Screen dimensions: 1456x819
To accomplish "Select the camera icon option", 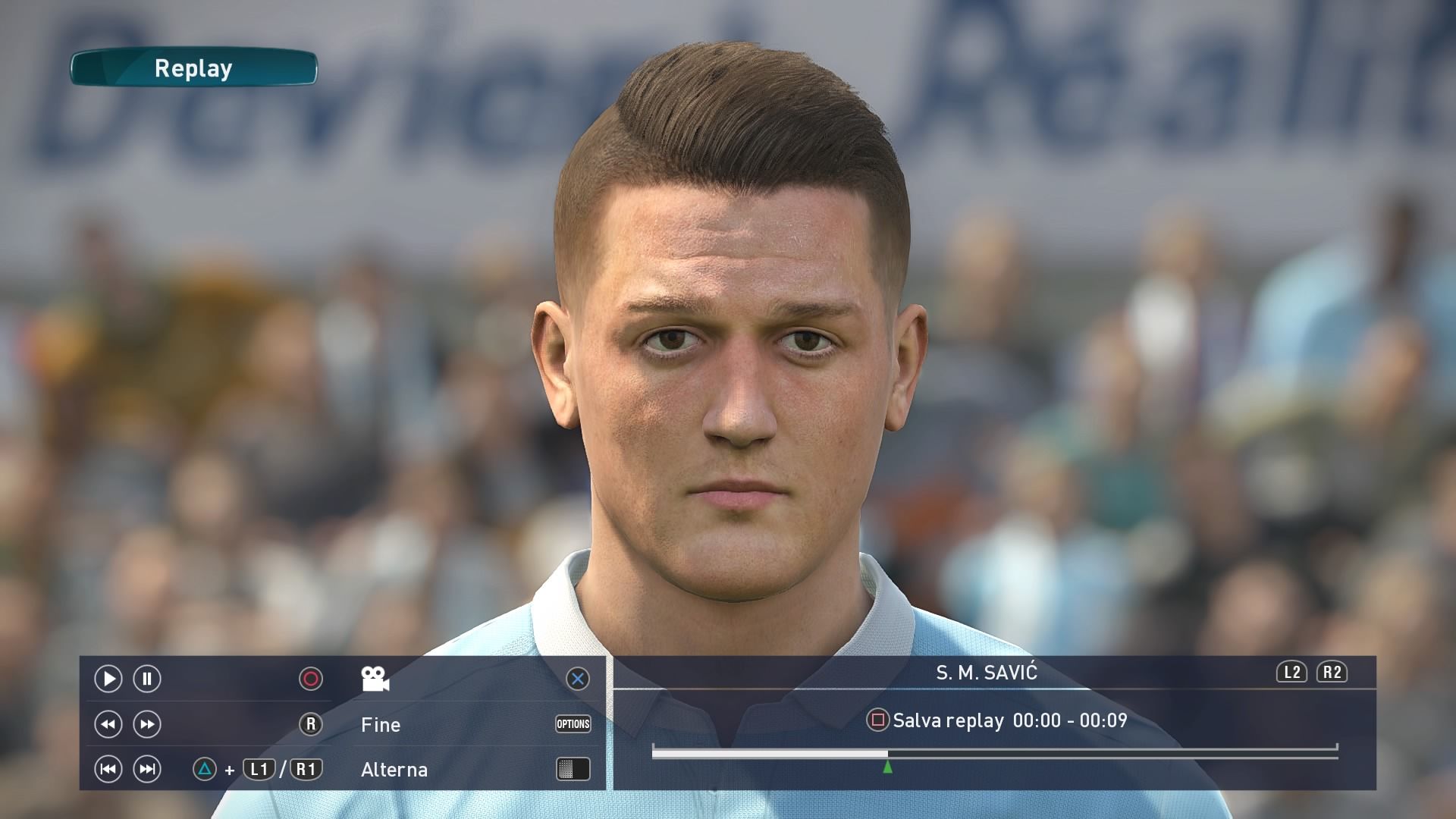I will 375,679.
